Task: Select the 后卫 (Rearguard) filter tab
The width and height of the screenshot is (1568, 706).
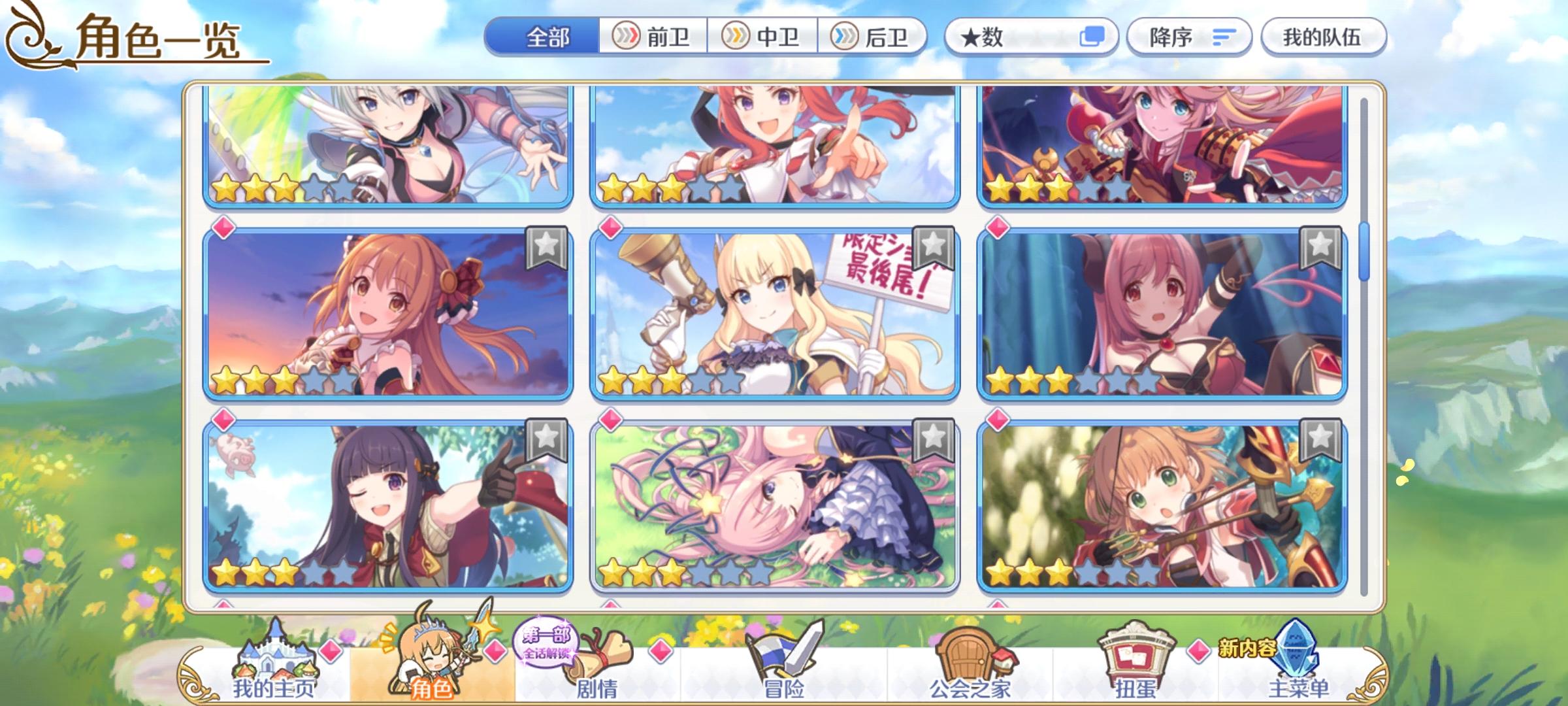Action: [x=875, y=37]
